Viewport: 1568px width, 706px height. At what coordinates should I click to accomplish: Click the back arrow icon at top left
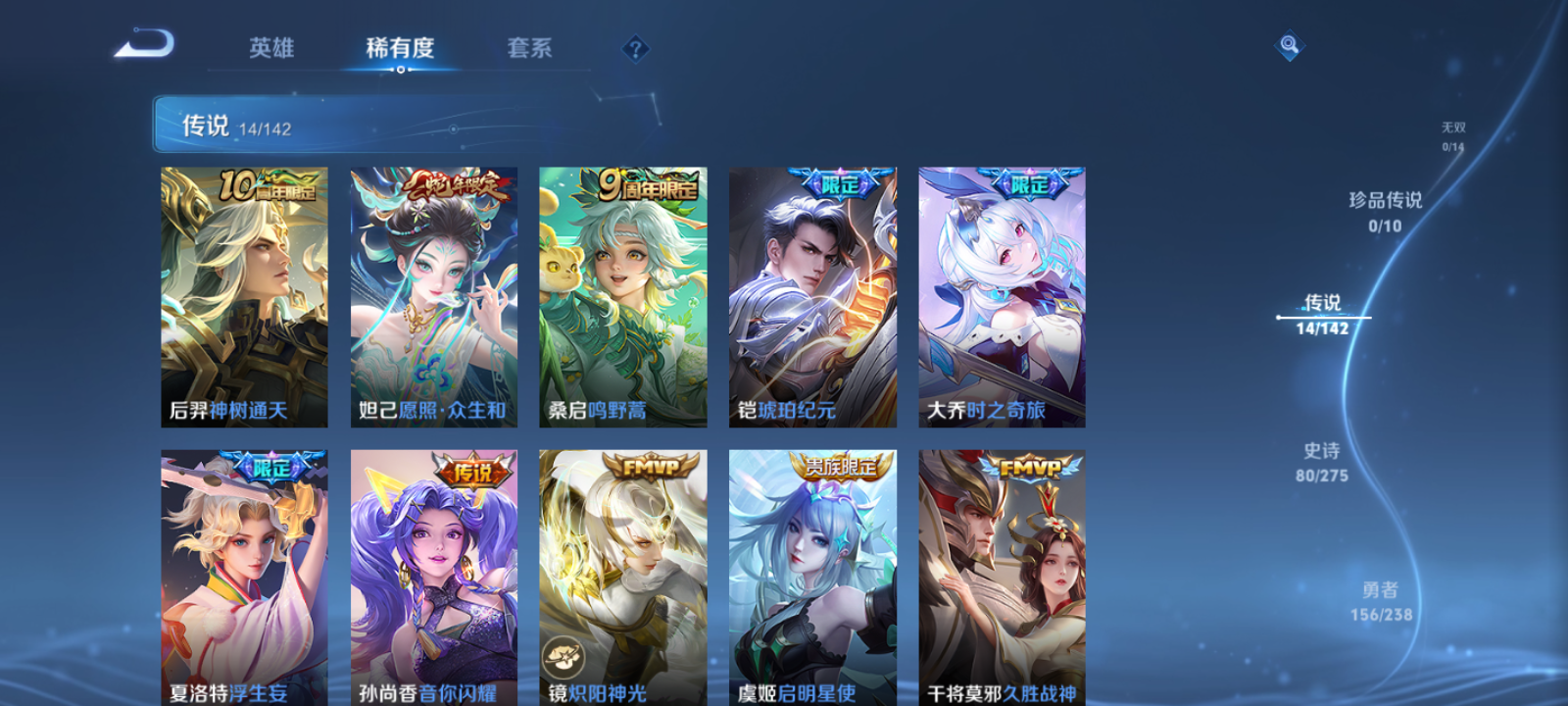[145, 44]
